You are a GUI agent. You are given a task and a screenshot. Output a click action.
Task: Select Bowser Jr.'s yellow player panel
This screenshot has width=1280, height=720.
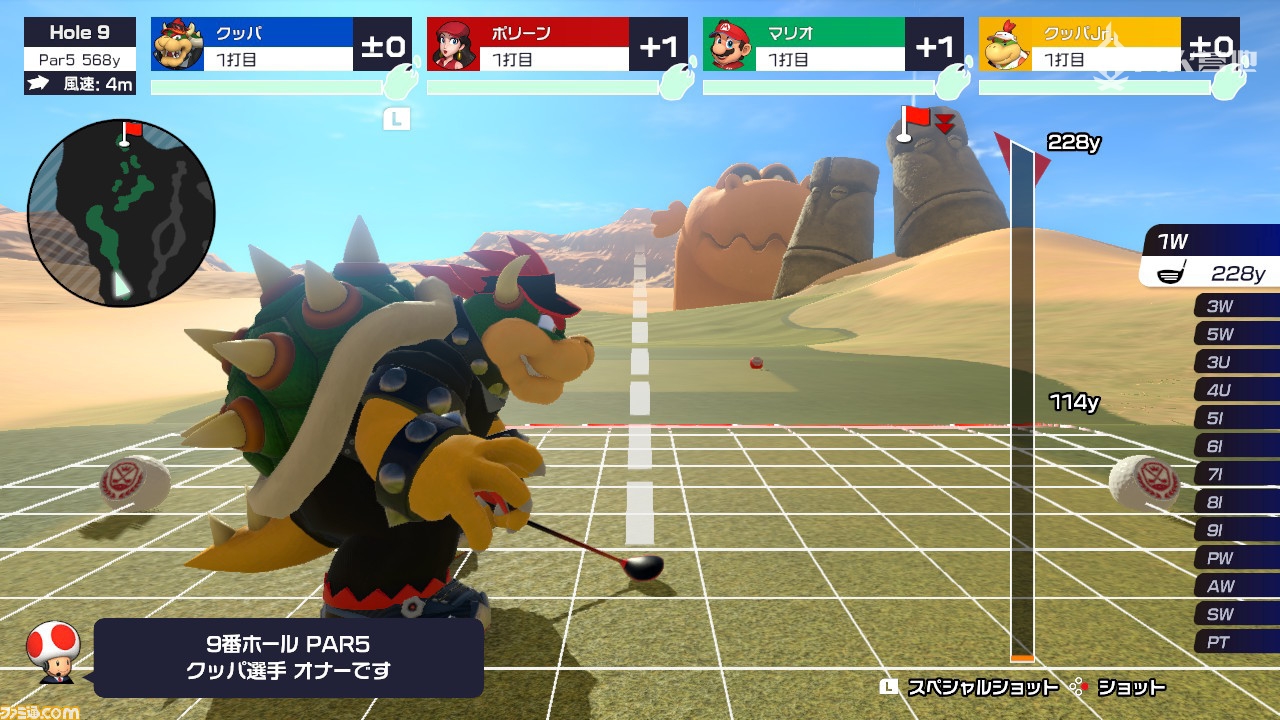tap(1109, 45)
